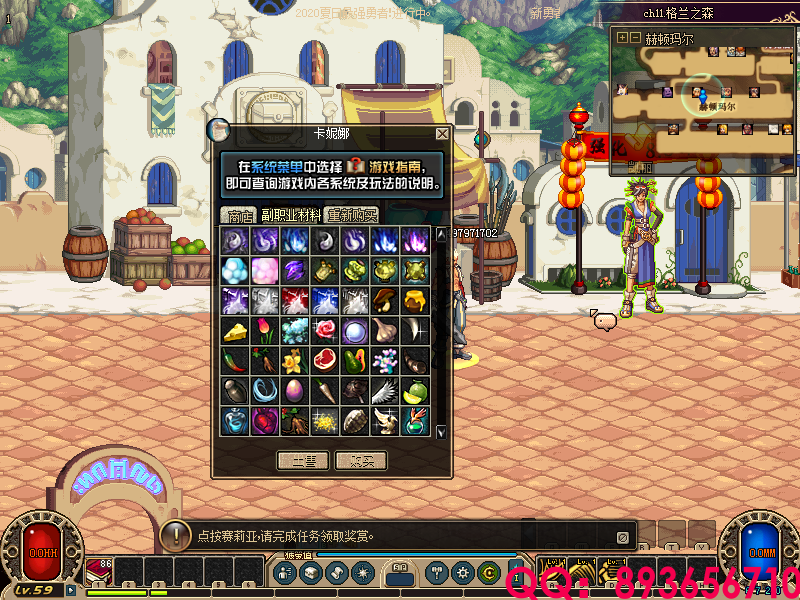Pick the honey pot item
800x600 pixels.
pyautogui.click(x=414, y=300)
